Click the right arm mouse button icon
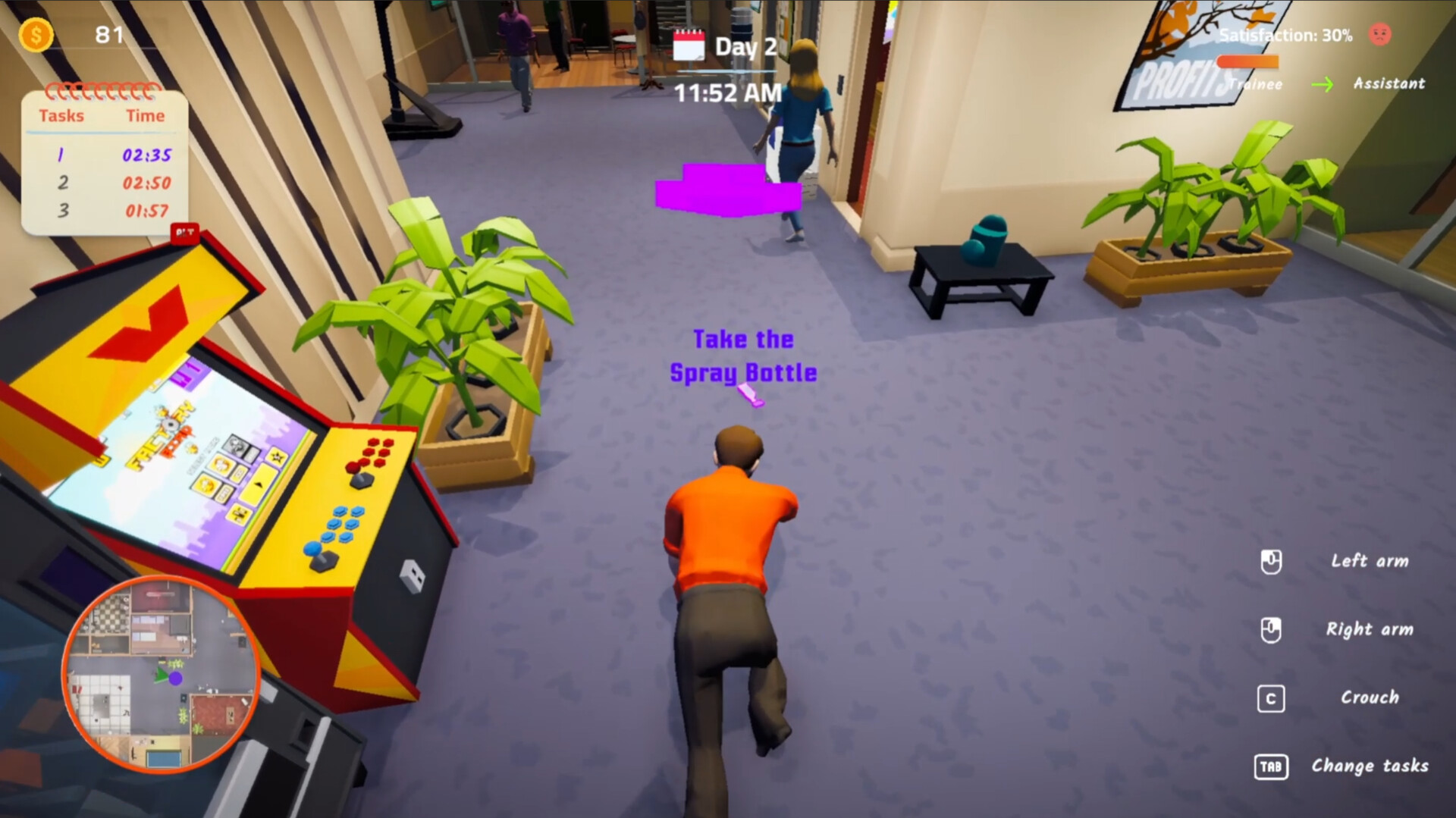The height and width of the screenshot is (818, 1456). 1272,629
